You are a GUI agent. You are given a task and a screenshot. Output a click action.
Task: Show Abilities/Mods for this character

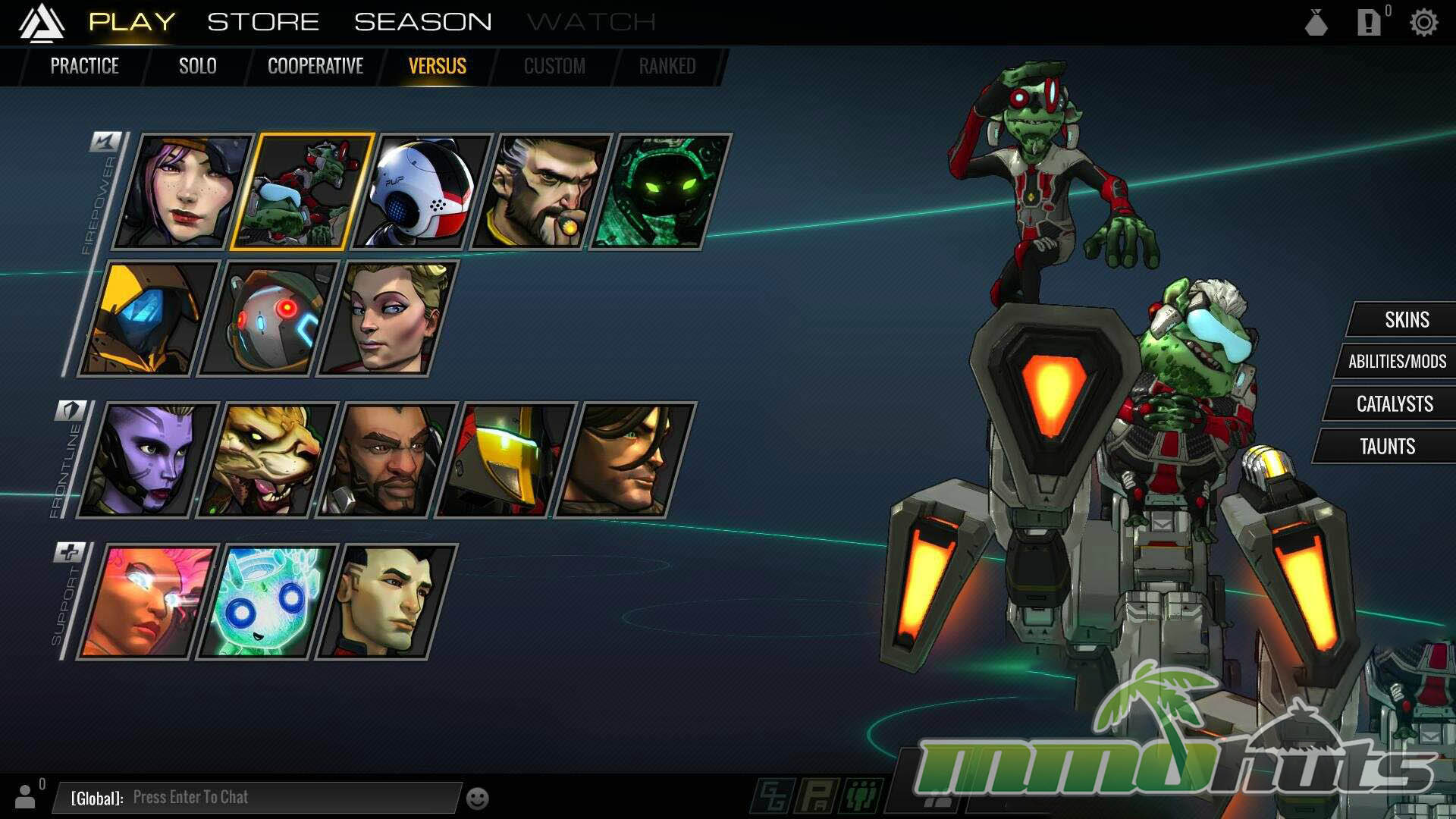[x=1396, y=362]
